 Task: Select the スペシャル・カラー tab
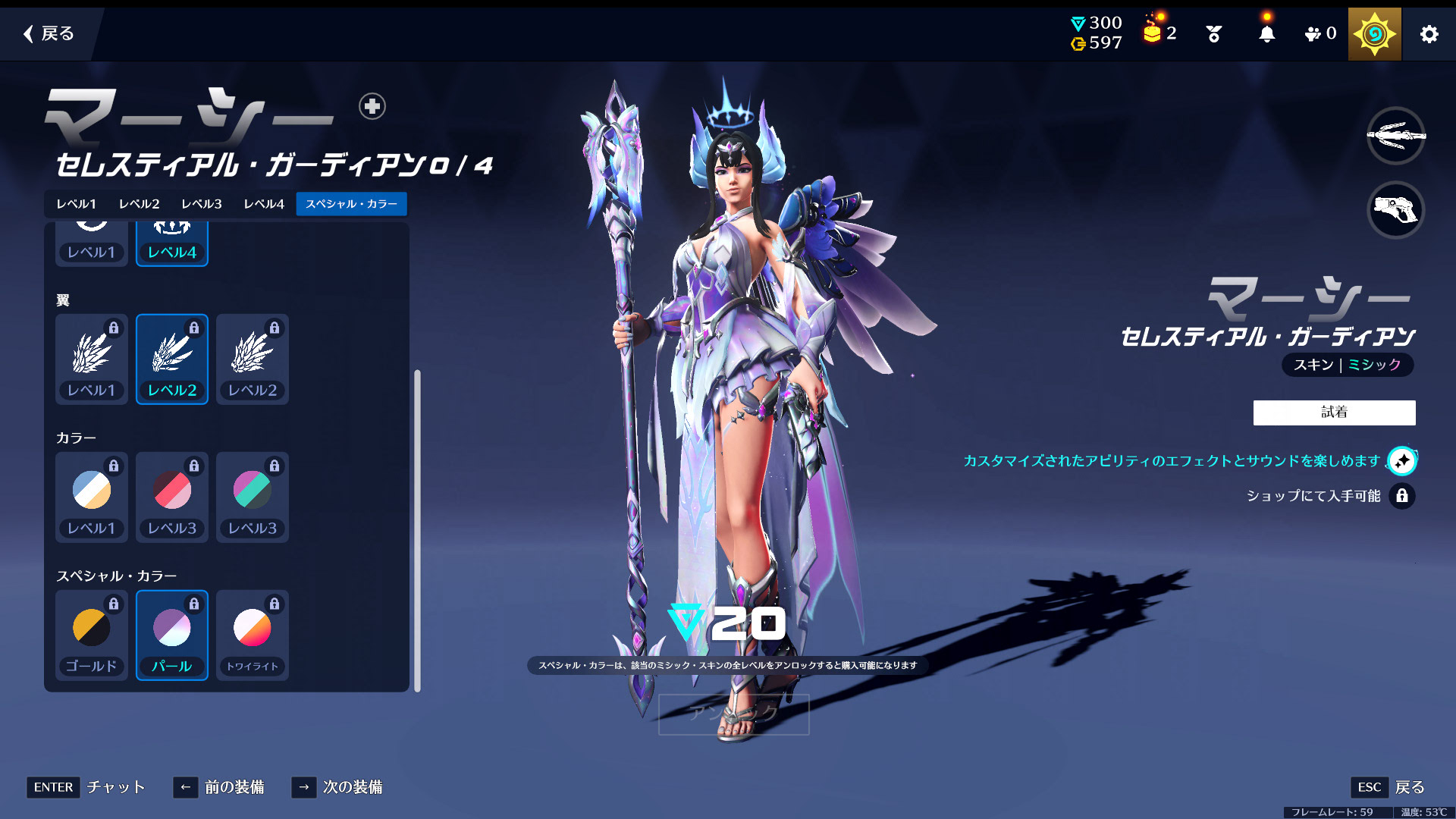(x=351, y=204)
